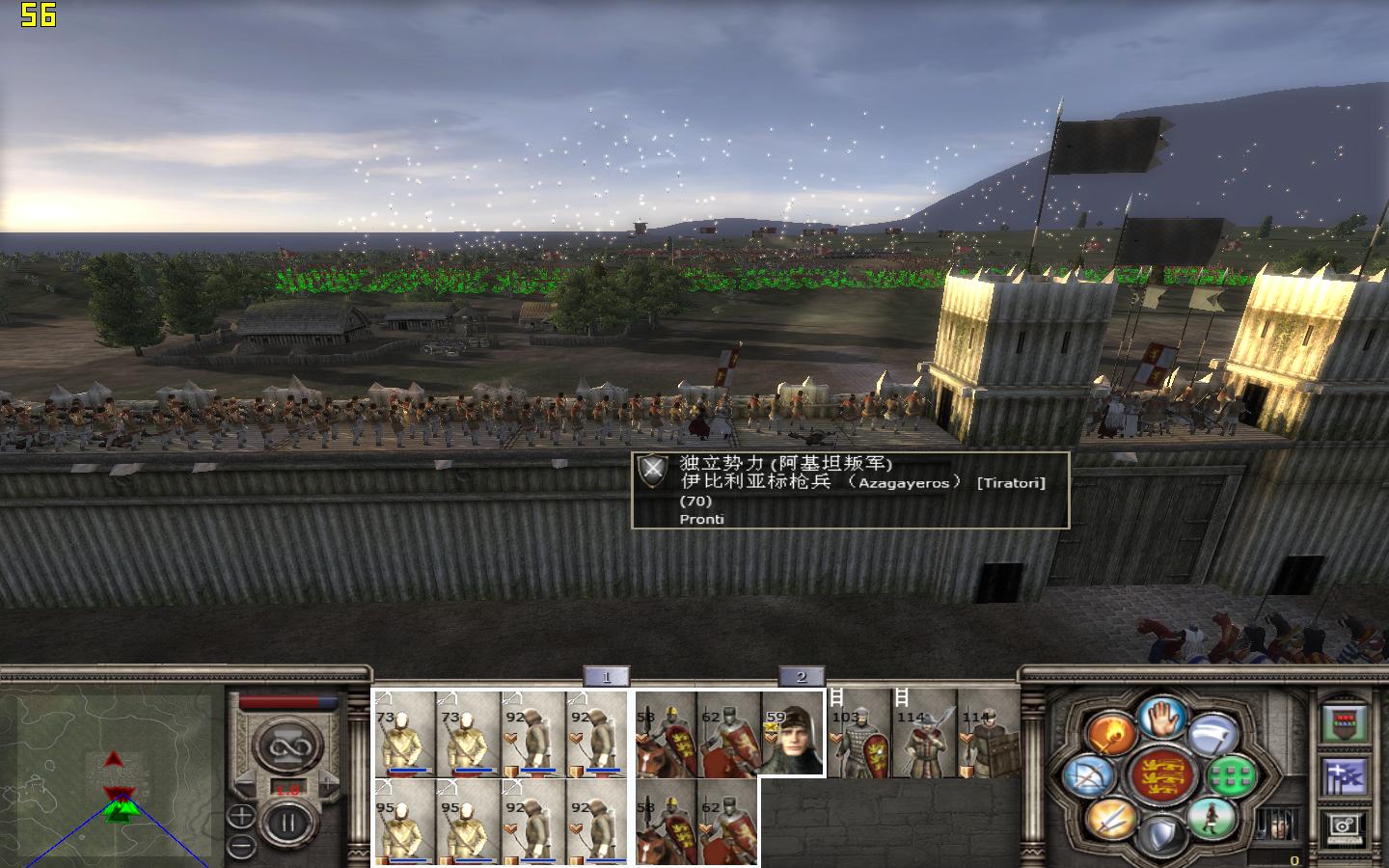Select unit group tab 1

(x=606, y=677)
